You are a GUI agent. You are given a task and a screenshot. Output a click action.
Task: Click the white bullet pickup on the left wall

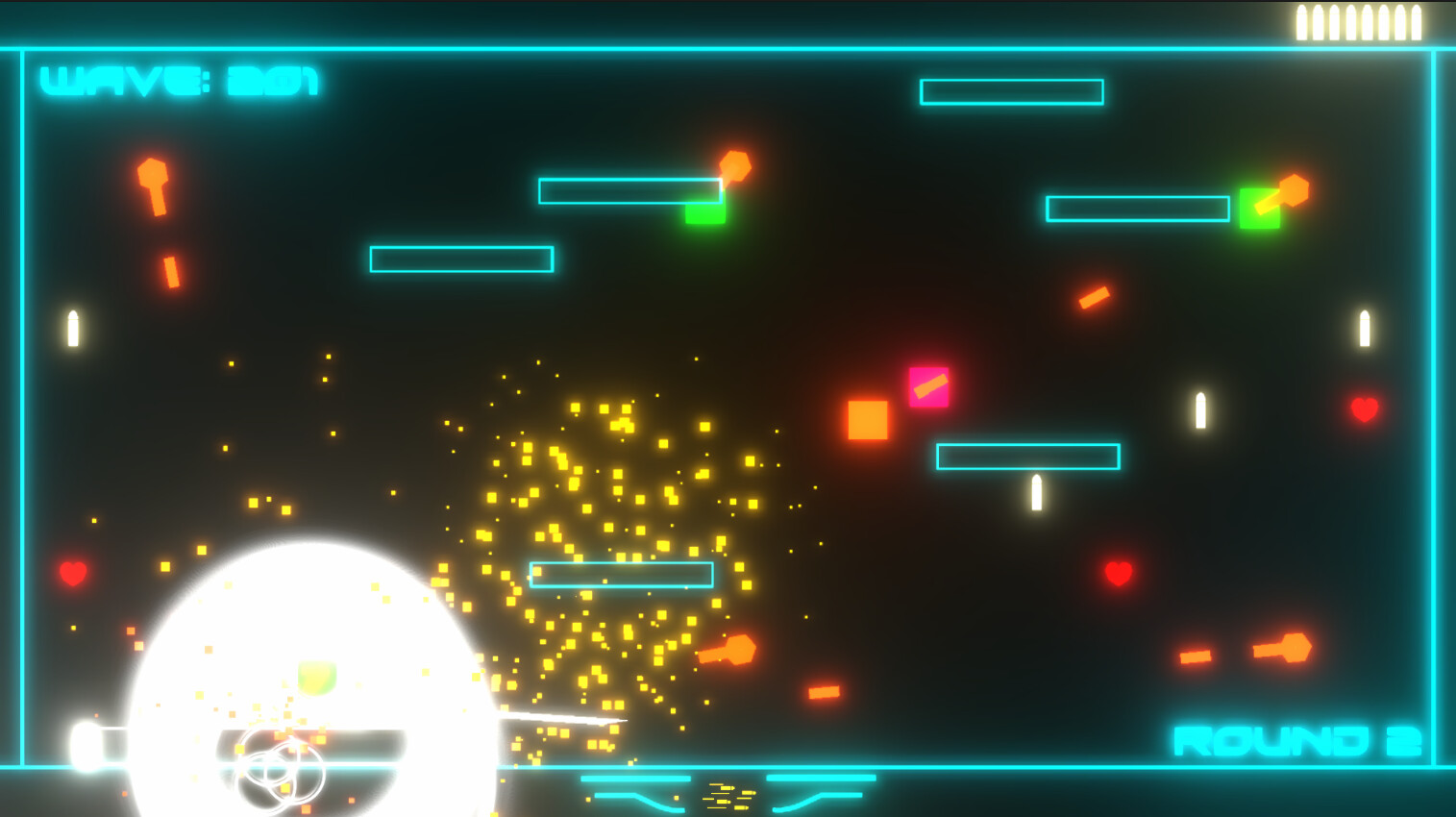point(73,327)
